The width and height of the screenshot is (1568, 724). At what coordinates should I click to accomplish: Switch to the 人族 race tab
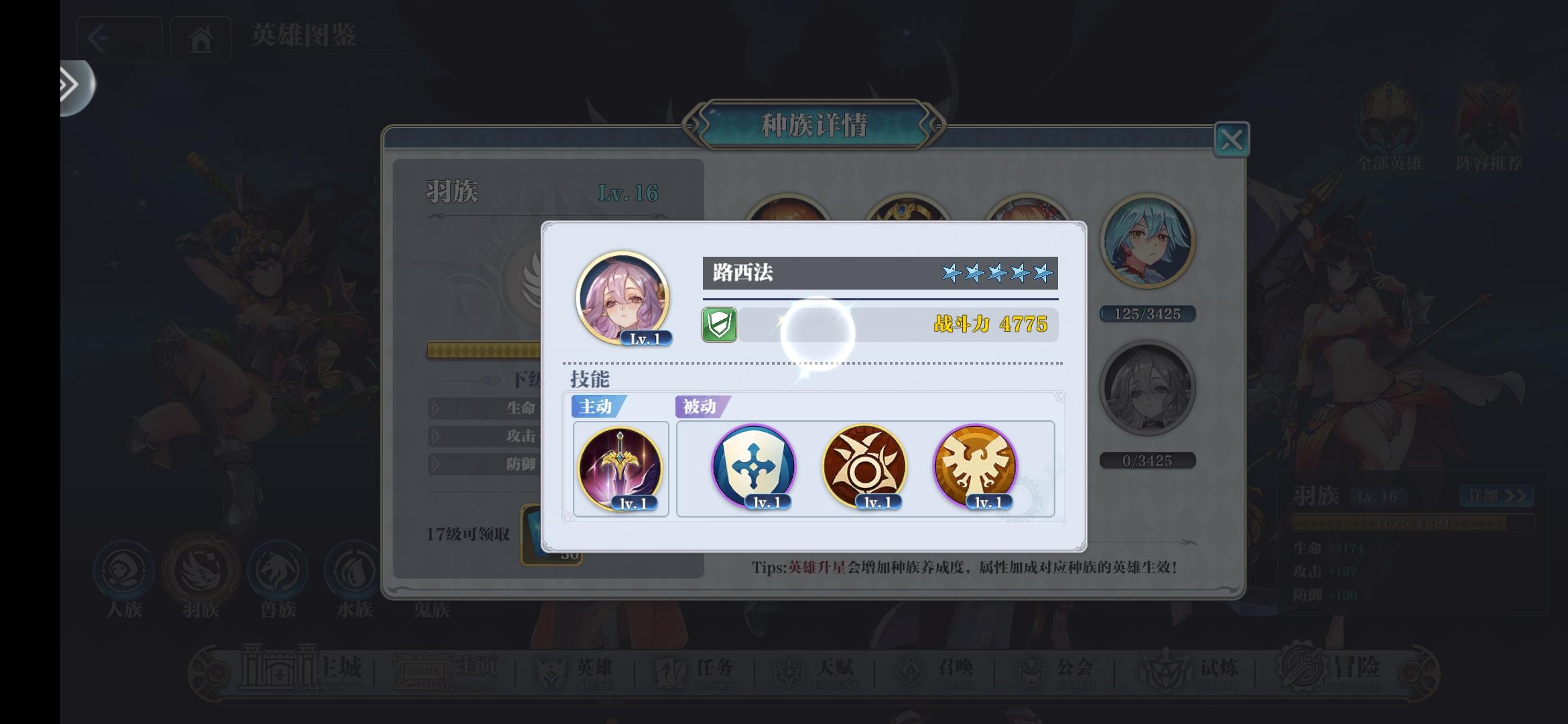pyautogui.click(x=125, y=573)
